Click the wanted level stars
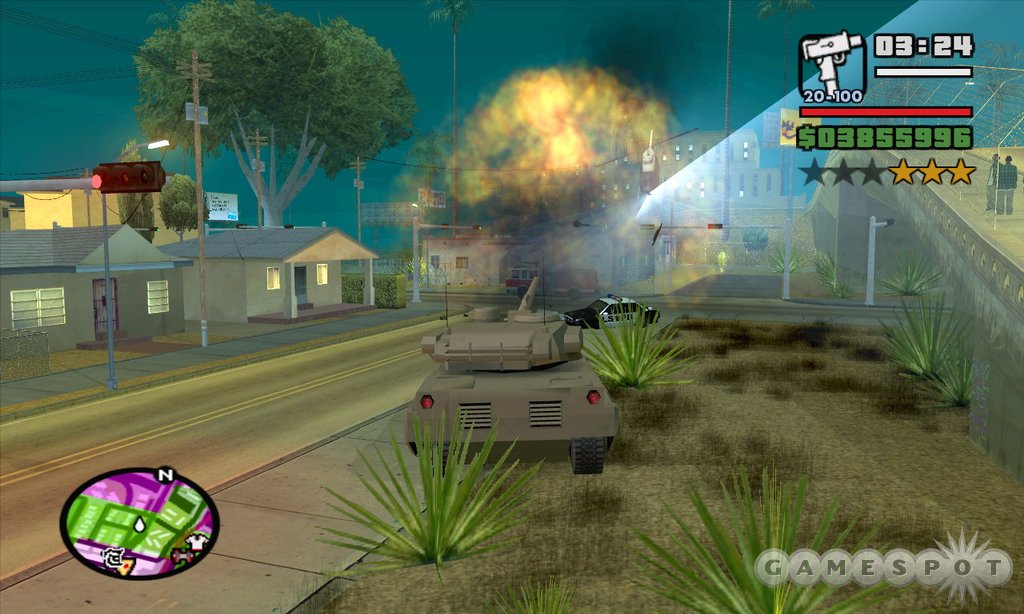This screenshot has width=1024, height=614. [886, 172]
